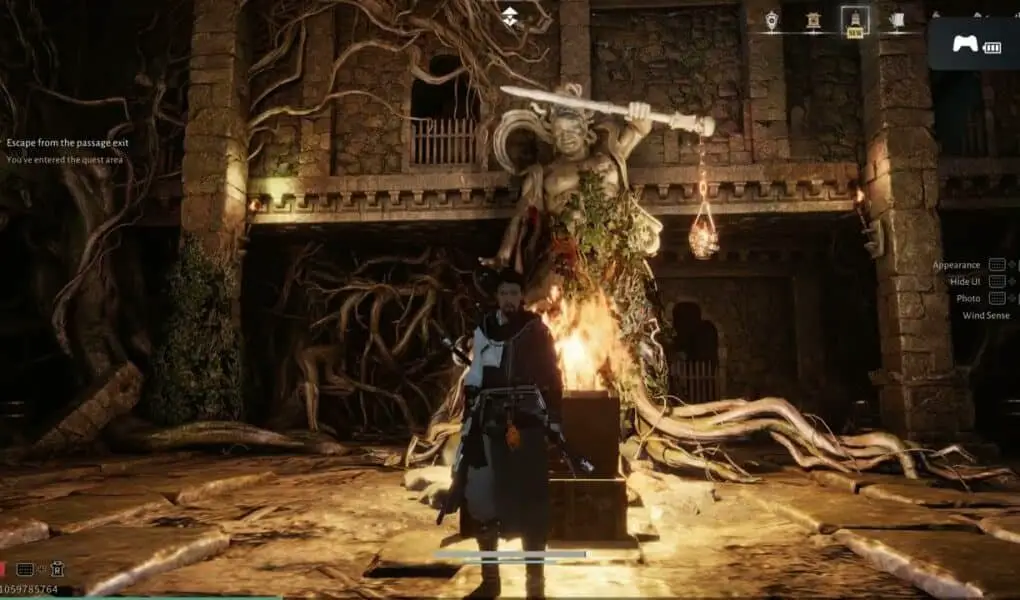Activate Wind Sense
1020x600 pixels.
pyautogui.click(x=985, y=315)
